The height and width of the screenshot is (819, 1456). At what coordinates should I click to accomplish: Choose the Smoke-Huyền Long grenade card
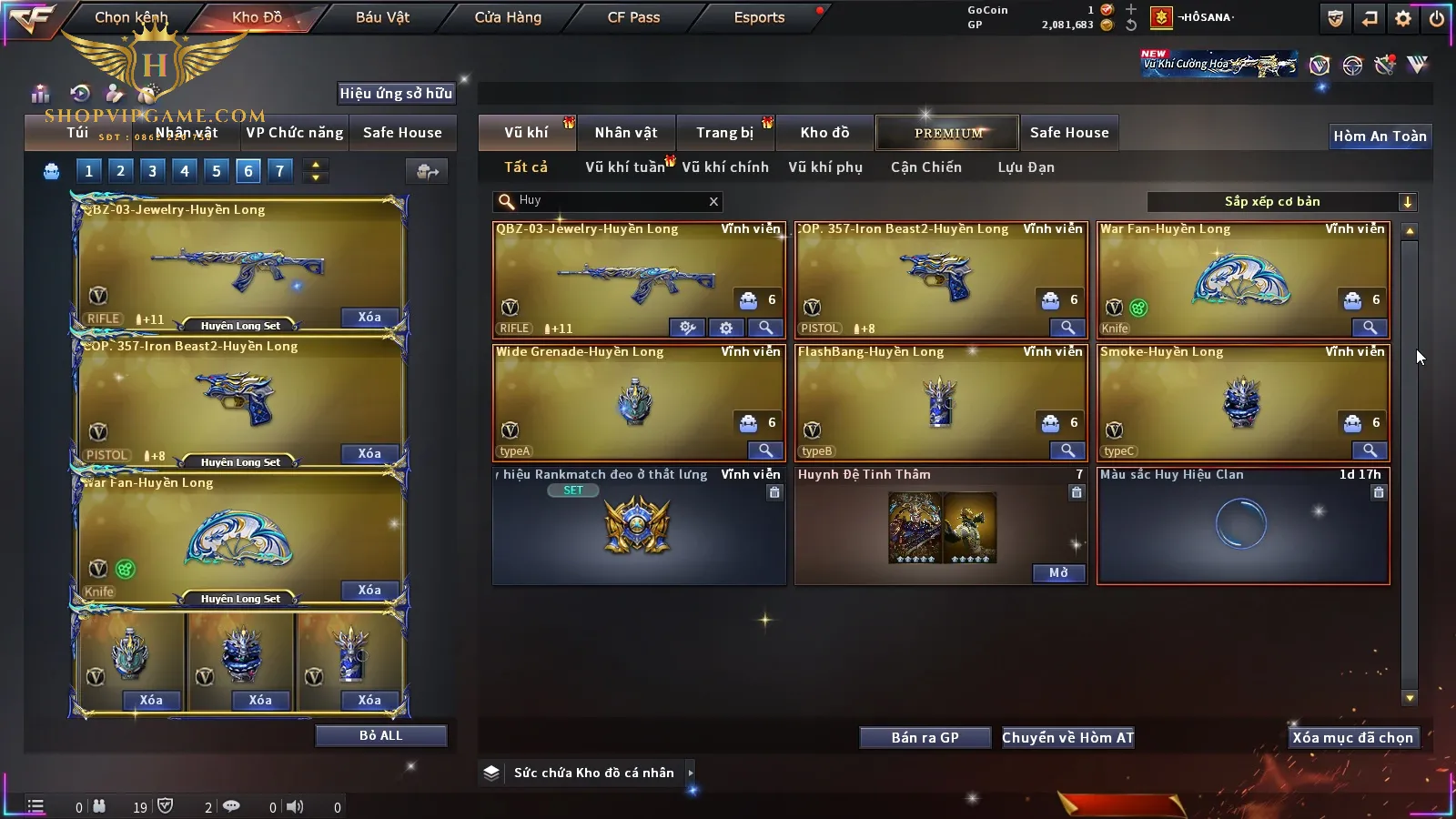pyautogui.click(x=1243, y=402)
